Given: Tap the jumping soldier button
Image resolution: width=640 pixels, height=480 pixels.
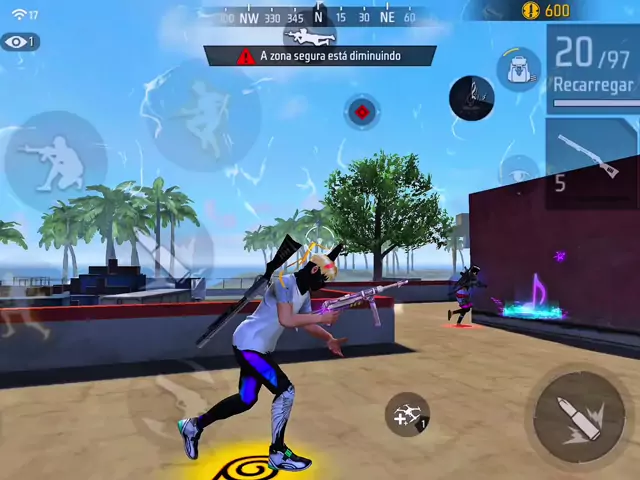Looking at the screenshot, I should point(205,113).
